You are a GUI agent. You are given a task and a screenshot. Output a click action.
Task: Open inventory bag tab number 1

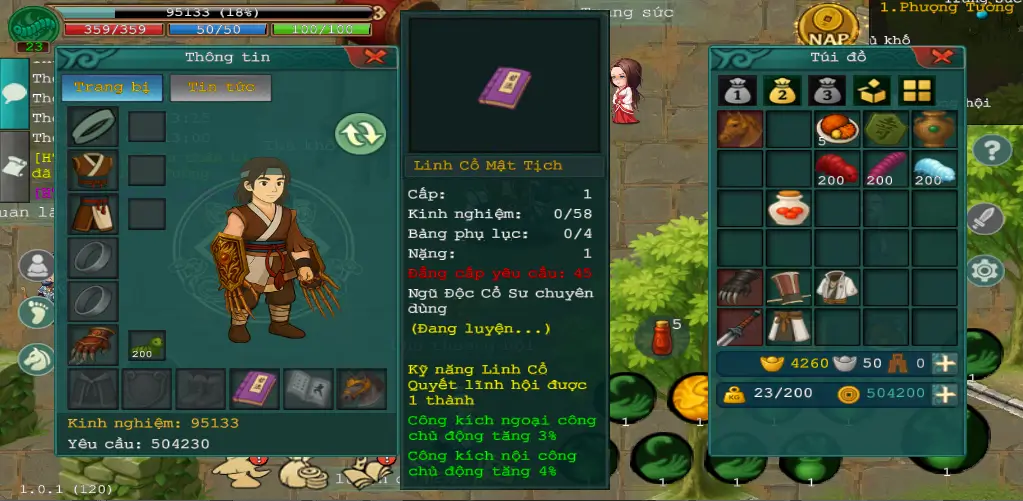(x=737, y=91)
